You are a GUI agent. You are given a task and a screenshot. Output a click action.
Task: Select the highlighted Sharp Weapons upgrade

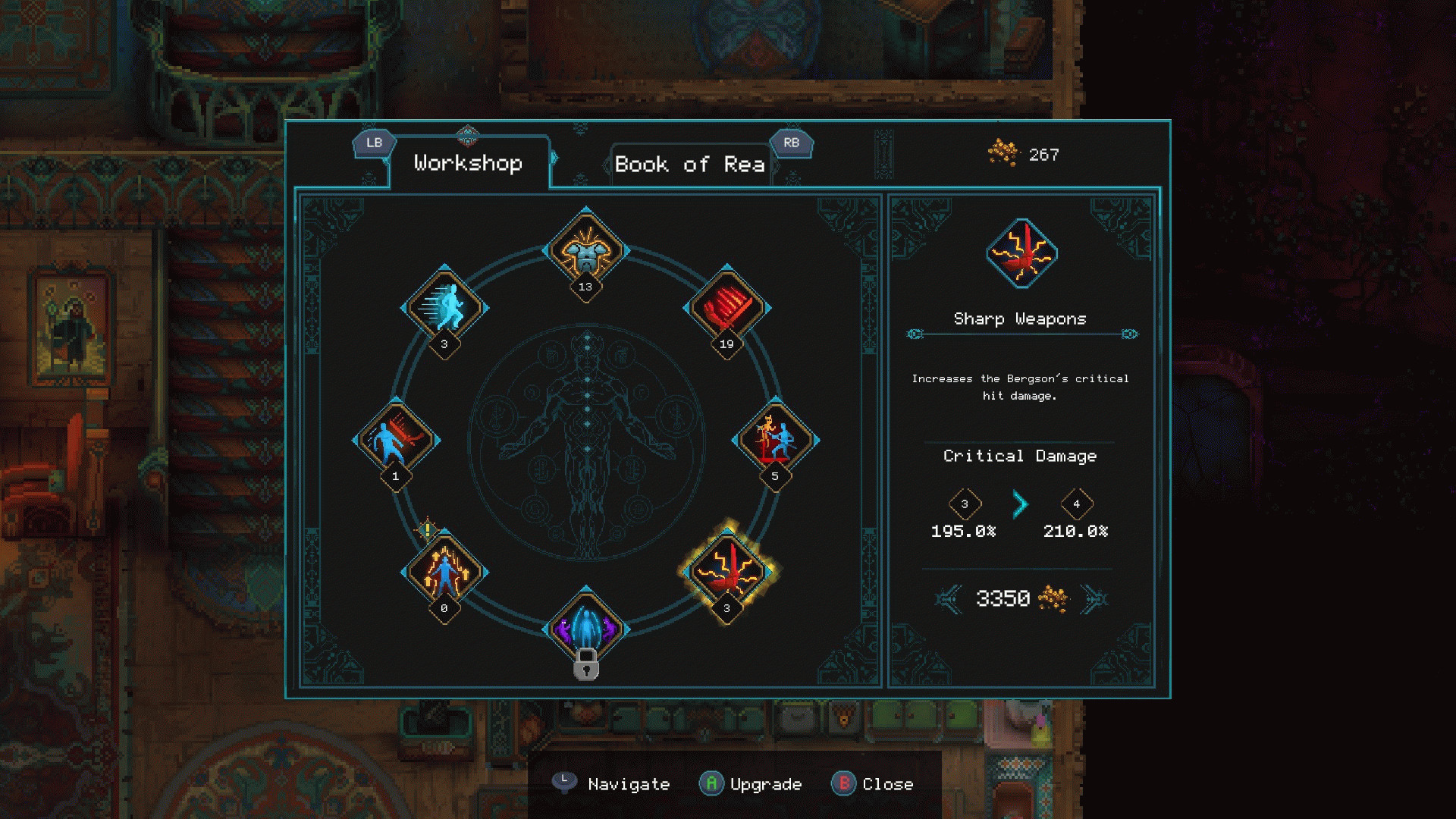pos(726,570)
